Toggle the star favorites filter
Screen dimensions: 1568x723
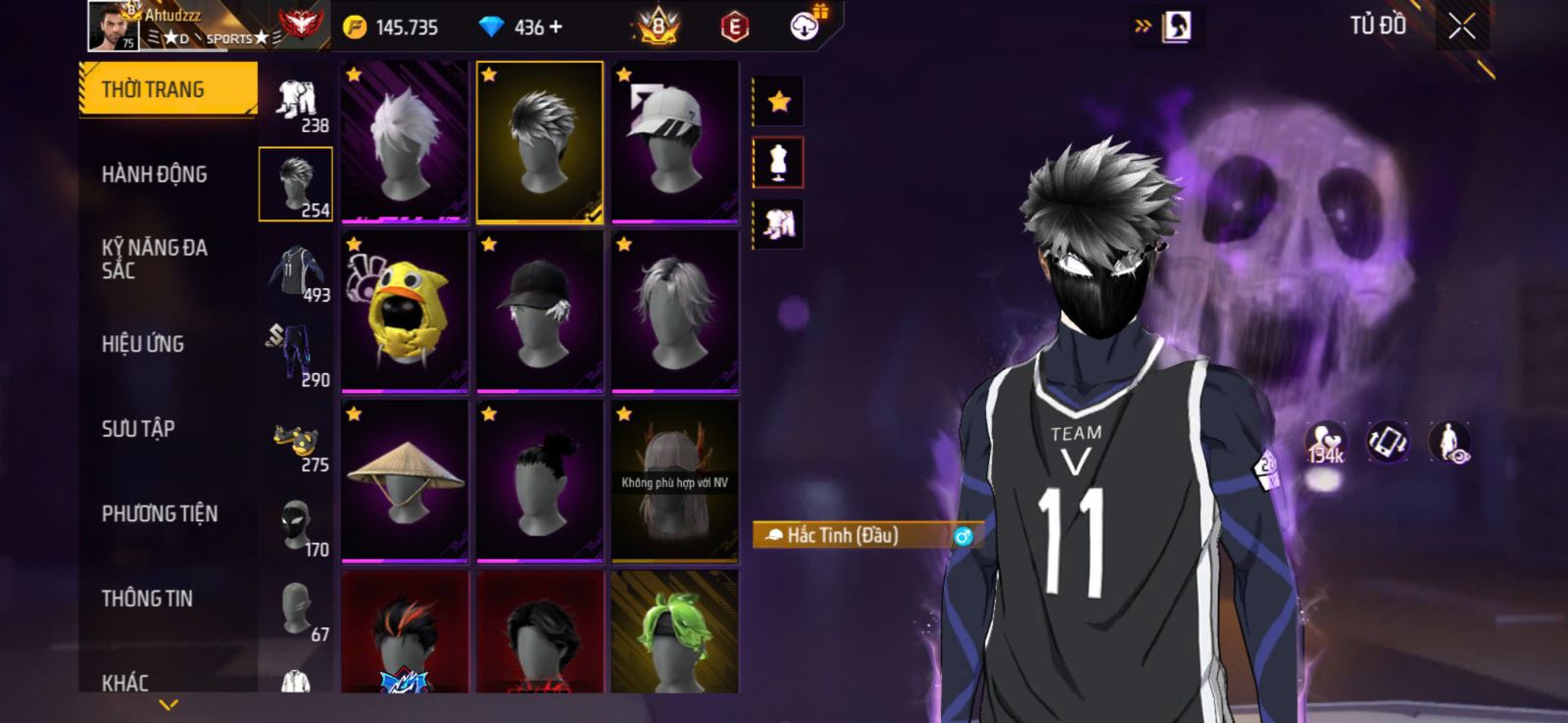(x=779, y=101)
